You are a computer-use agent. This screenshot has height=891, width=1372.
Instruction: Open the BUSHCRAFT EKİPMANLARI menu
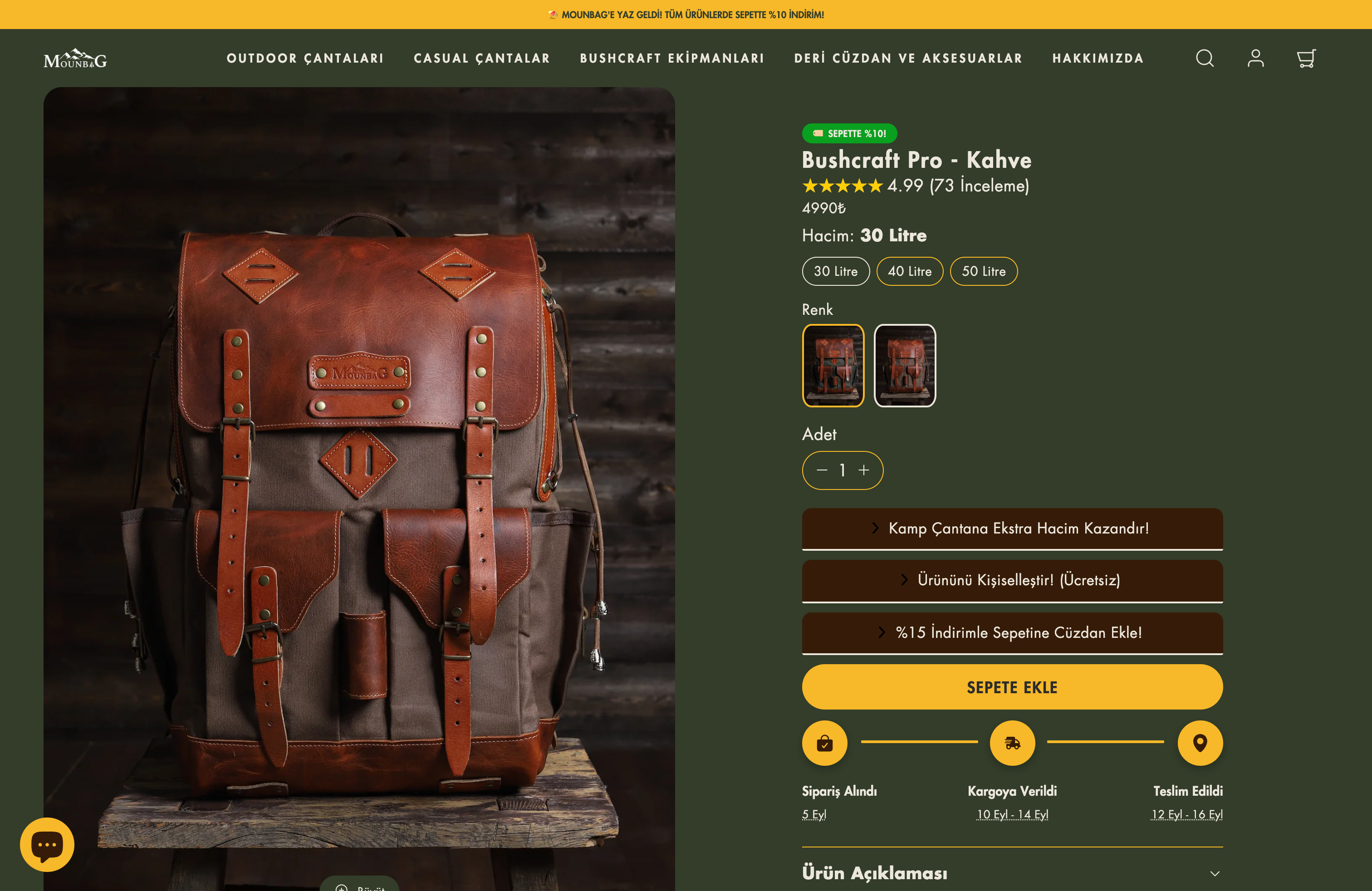(671, 58)
